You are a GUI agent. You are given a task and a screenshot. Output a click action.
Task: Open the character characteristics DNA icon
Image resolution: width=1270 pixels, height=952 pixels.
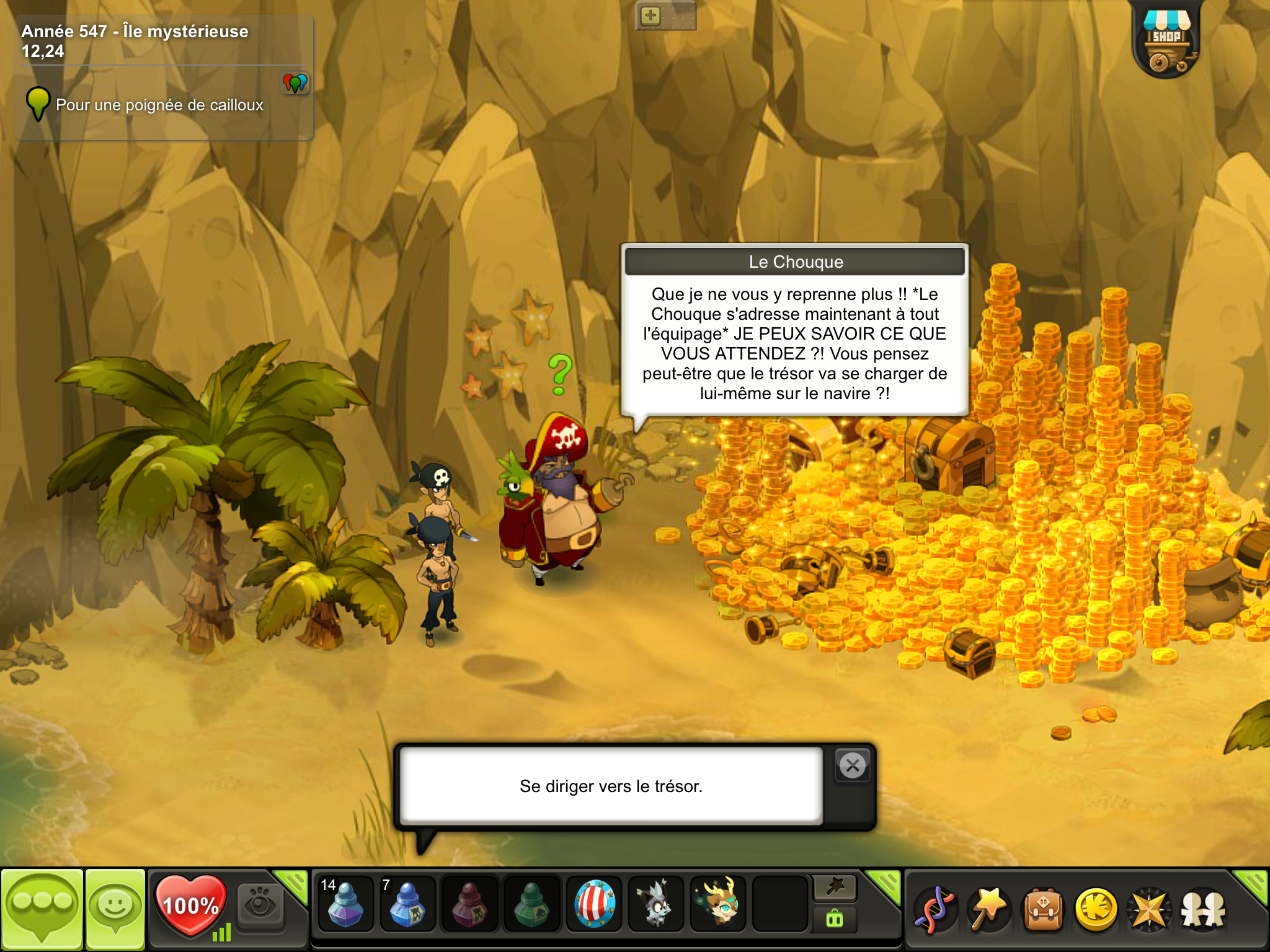(935, 909)
